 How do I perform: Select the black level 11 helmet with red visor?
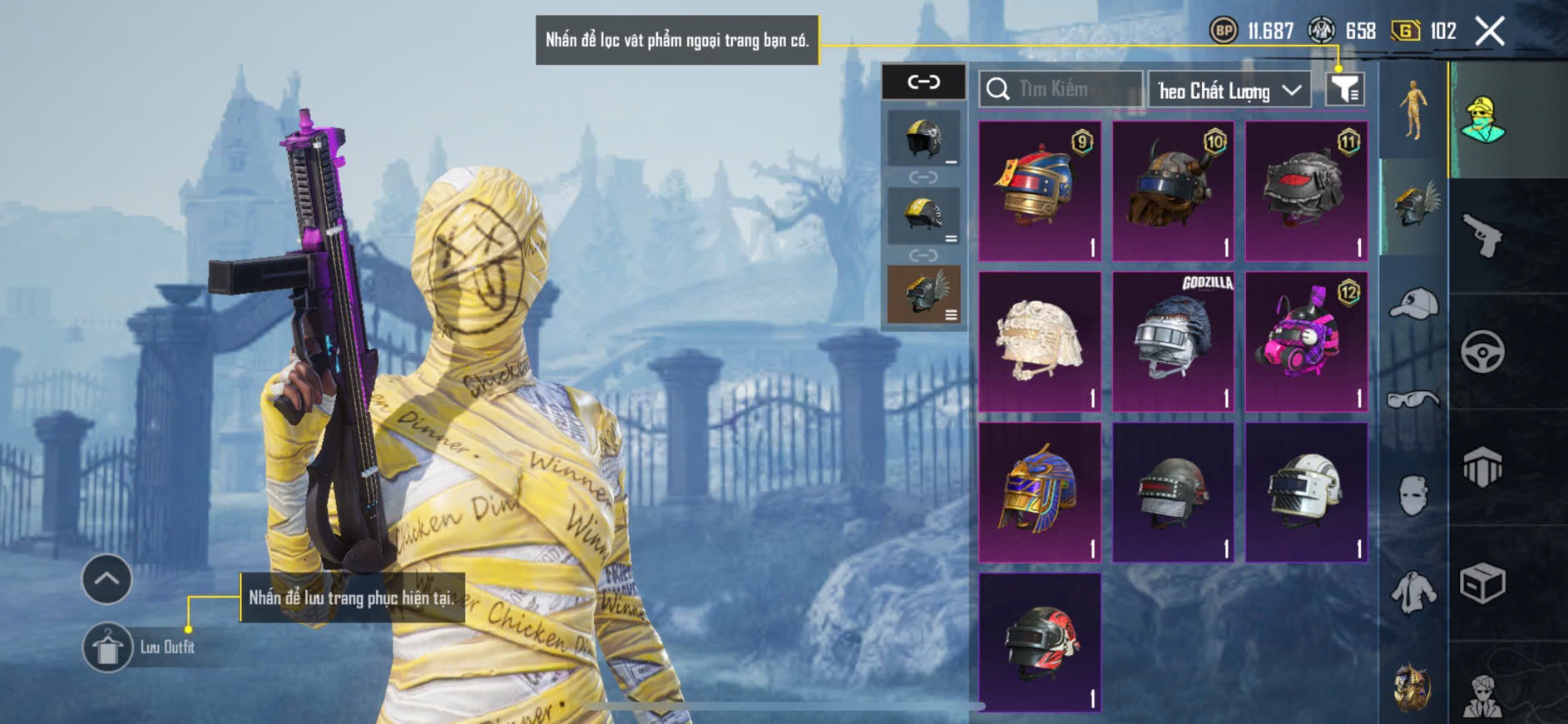coord(1306,191)
